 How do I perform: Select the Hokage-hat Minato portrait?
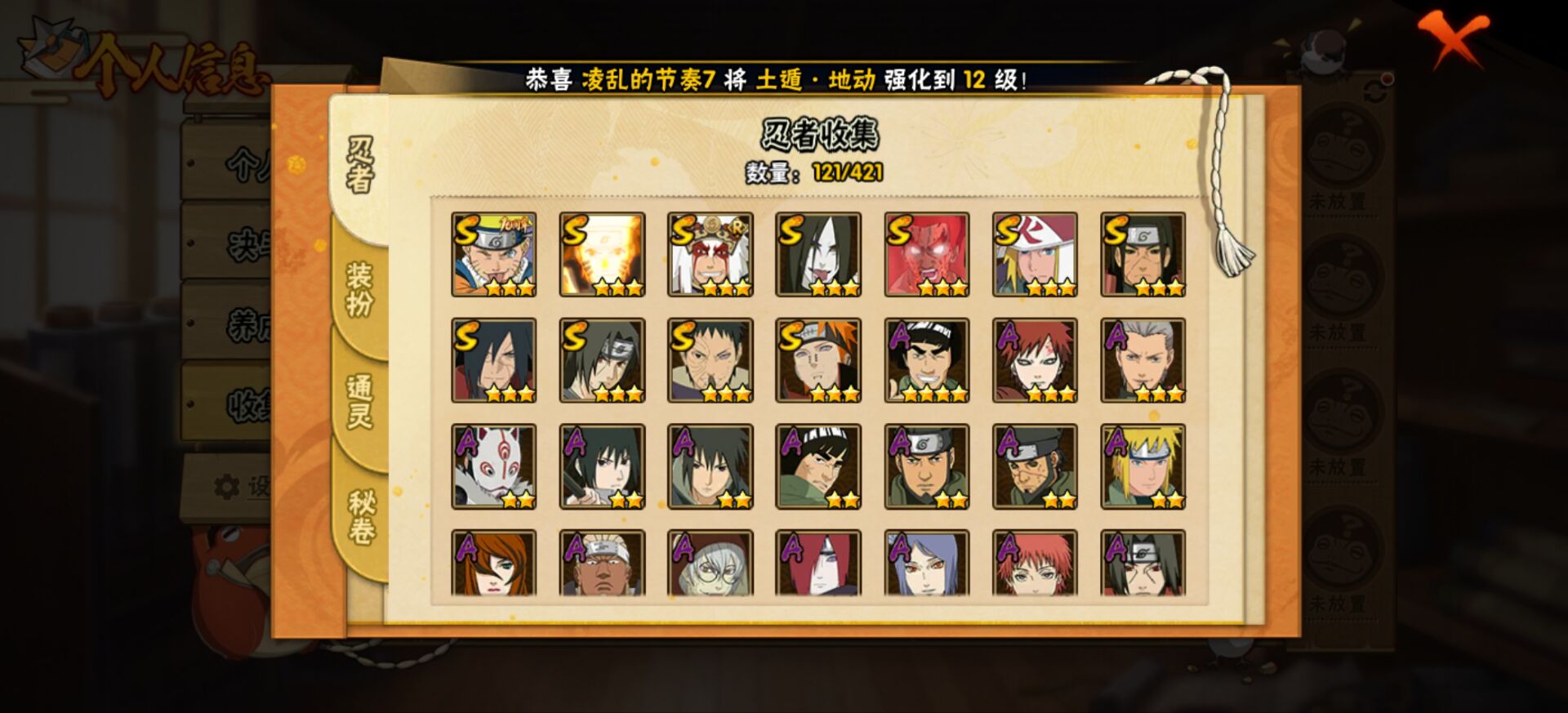[x=1035, y=254]
